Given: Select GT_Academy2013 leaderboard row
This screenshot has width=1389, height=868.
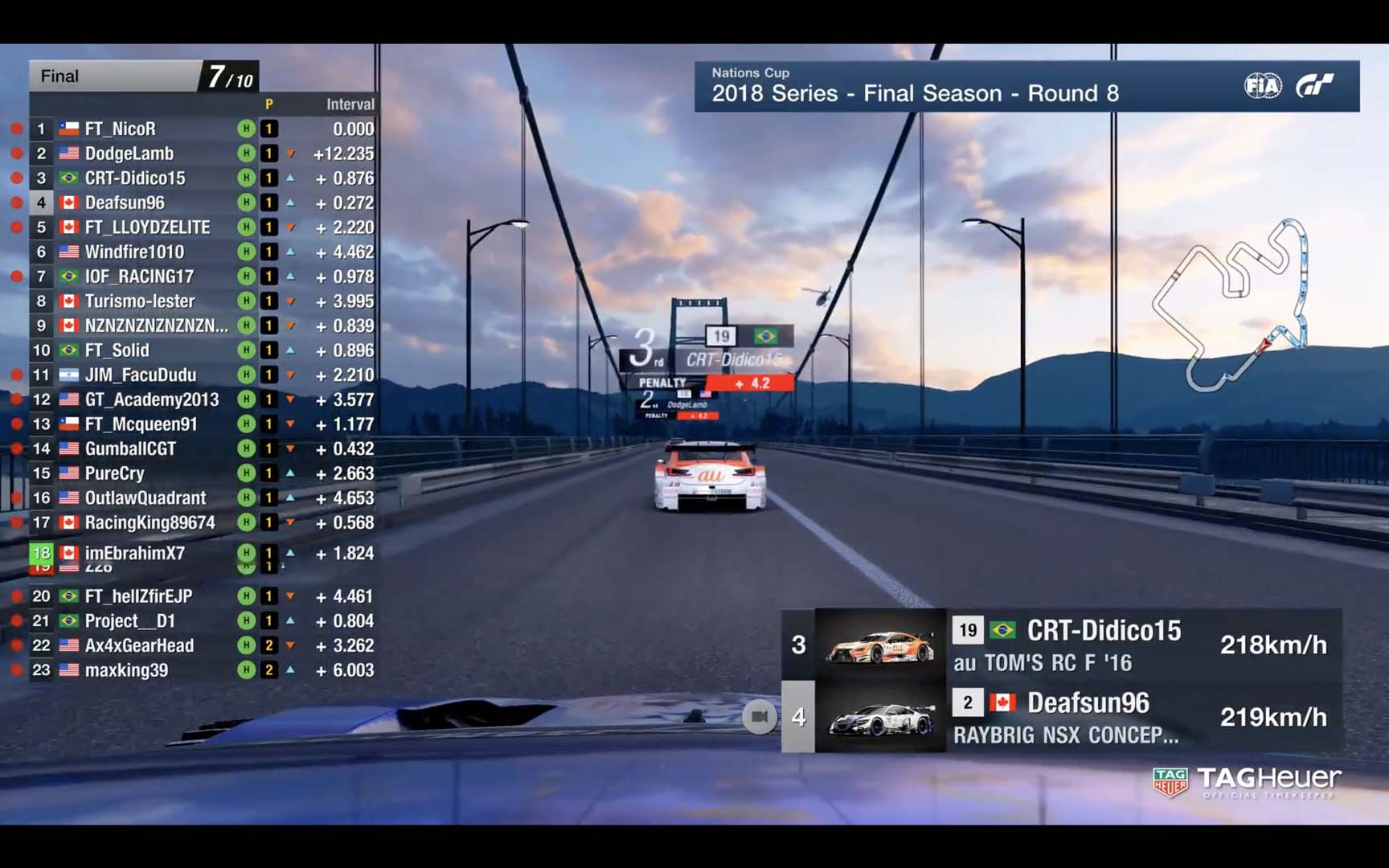Looking at the screenshot, I should tap(152, 399).
